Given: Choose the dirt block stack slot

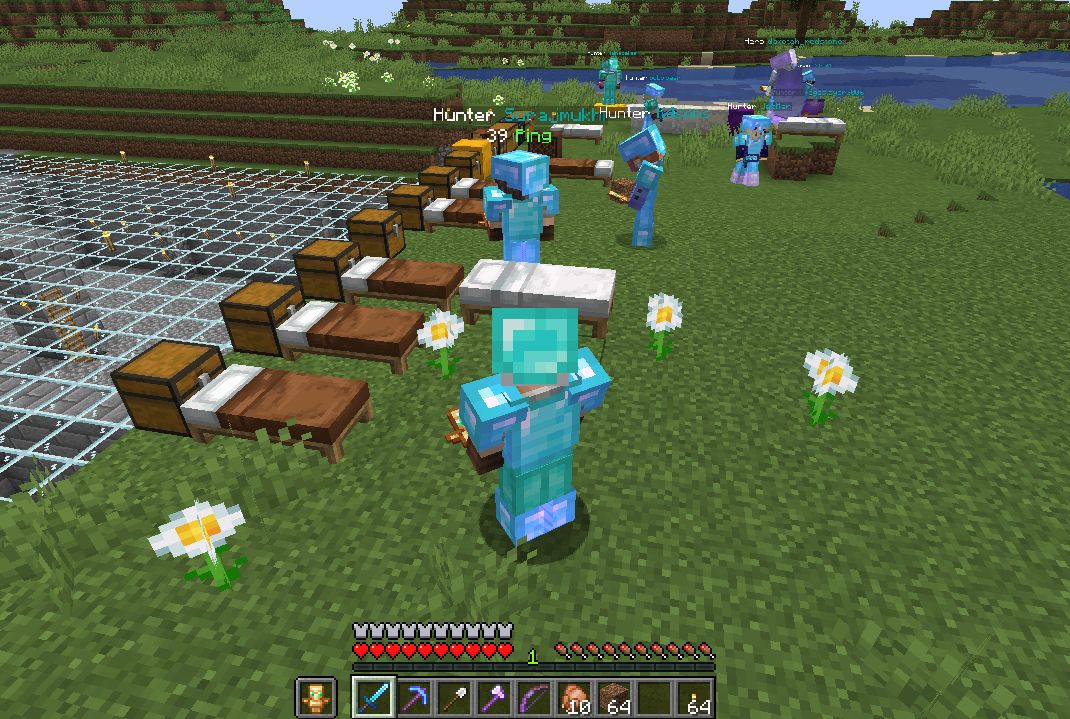Looking at the screenshot, I should pos(614,697).
